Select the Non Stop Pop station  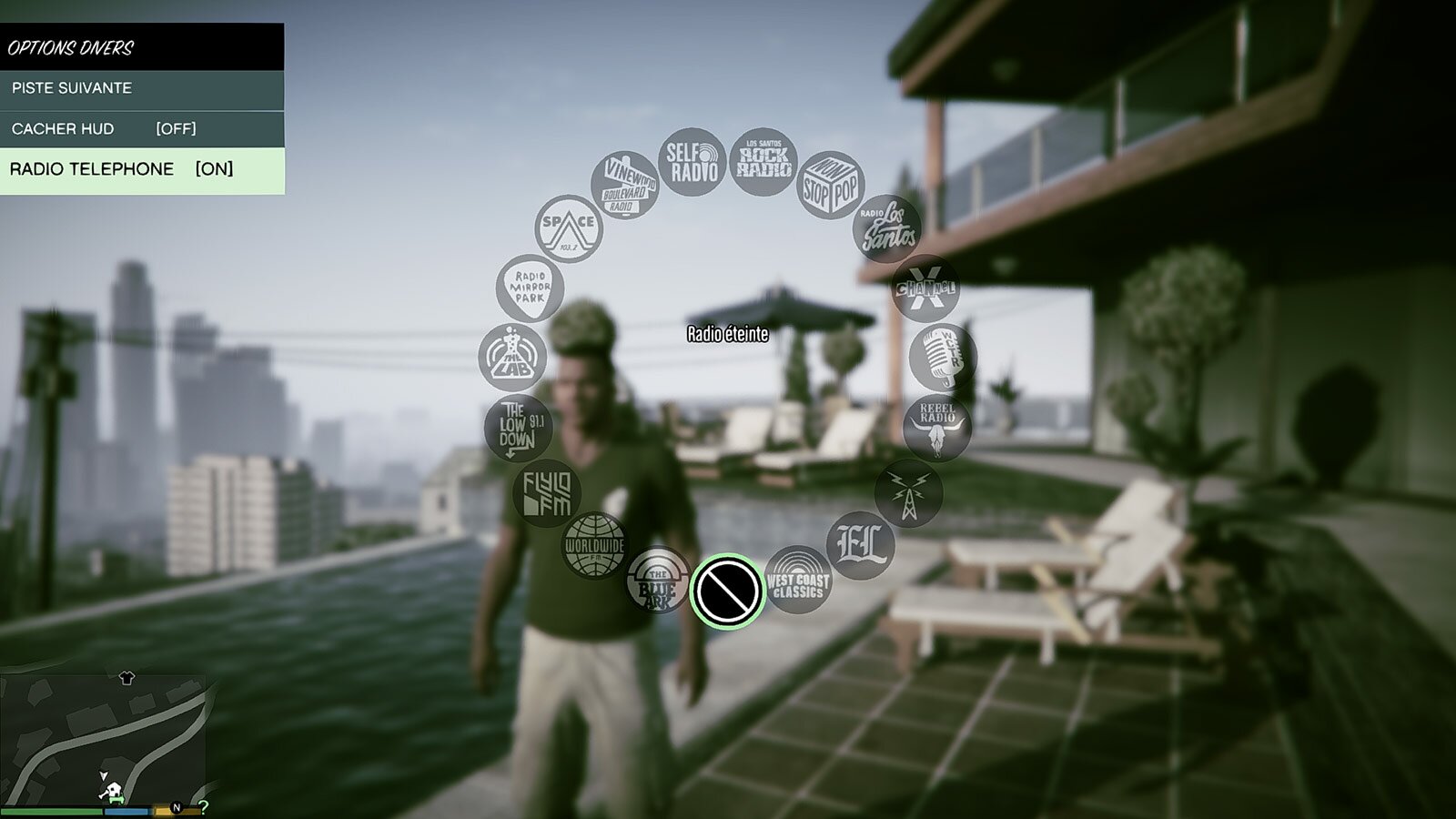click(x=830, y=185)
